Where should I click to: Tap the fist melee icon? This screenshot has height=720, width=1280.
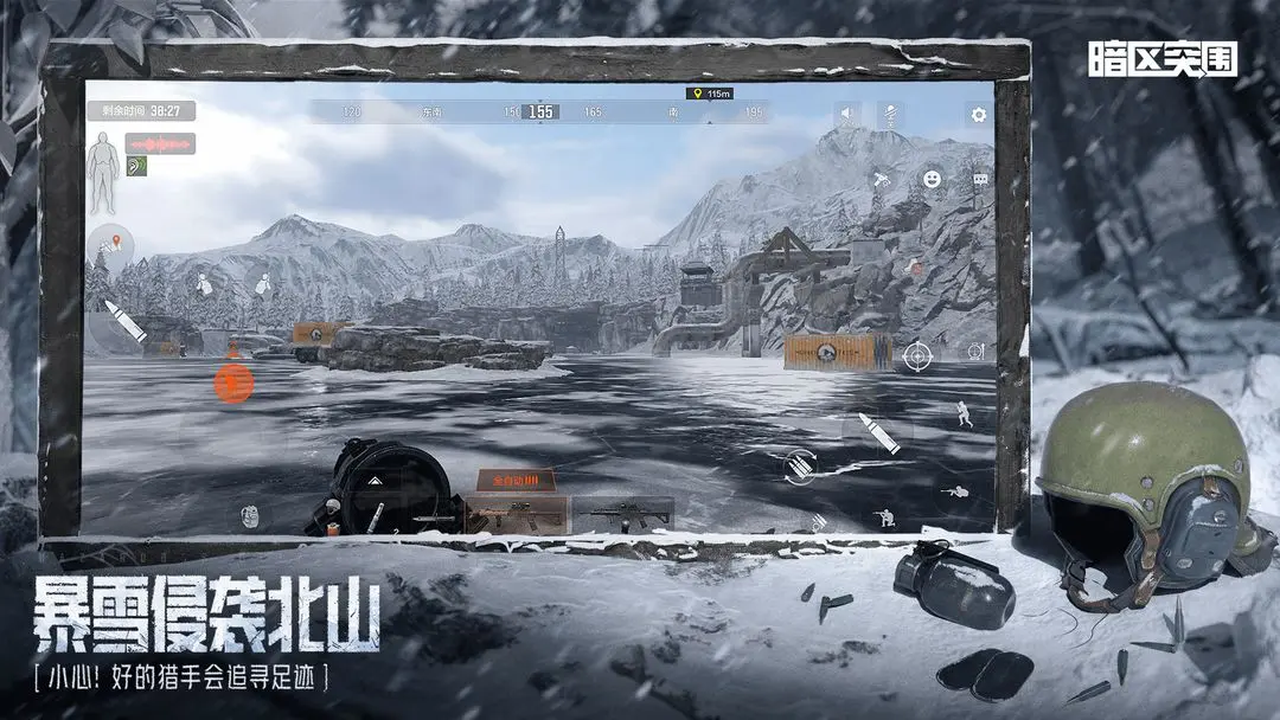point(249,515)
